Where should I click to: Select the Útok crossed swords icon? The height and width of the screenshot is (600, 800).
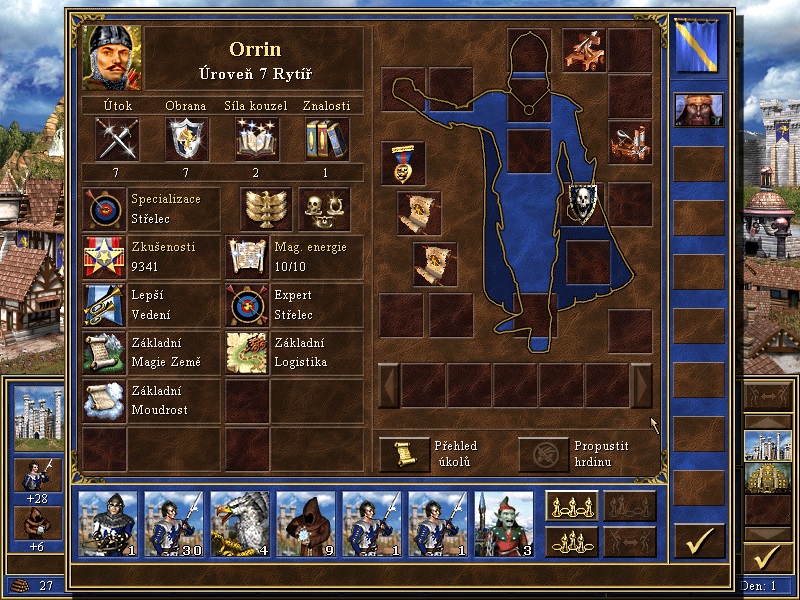[117, 139]
